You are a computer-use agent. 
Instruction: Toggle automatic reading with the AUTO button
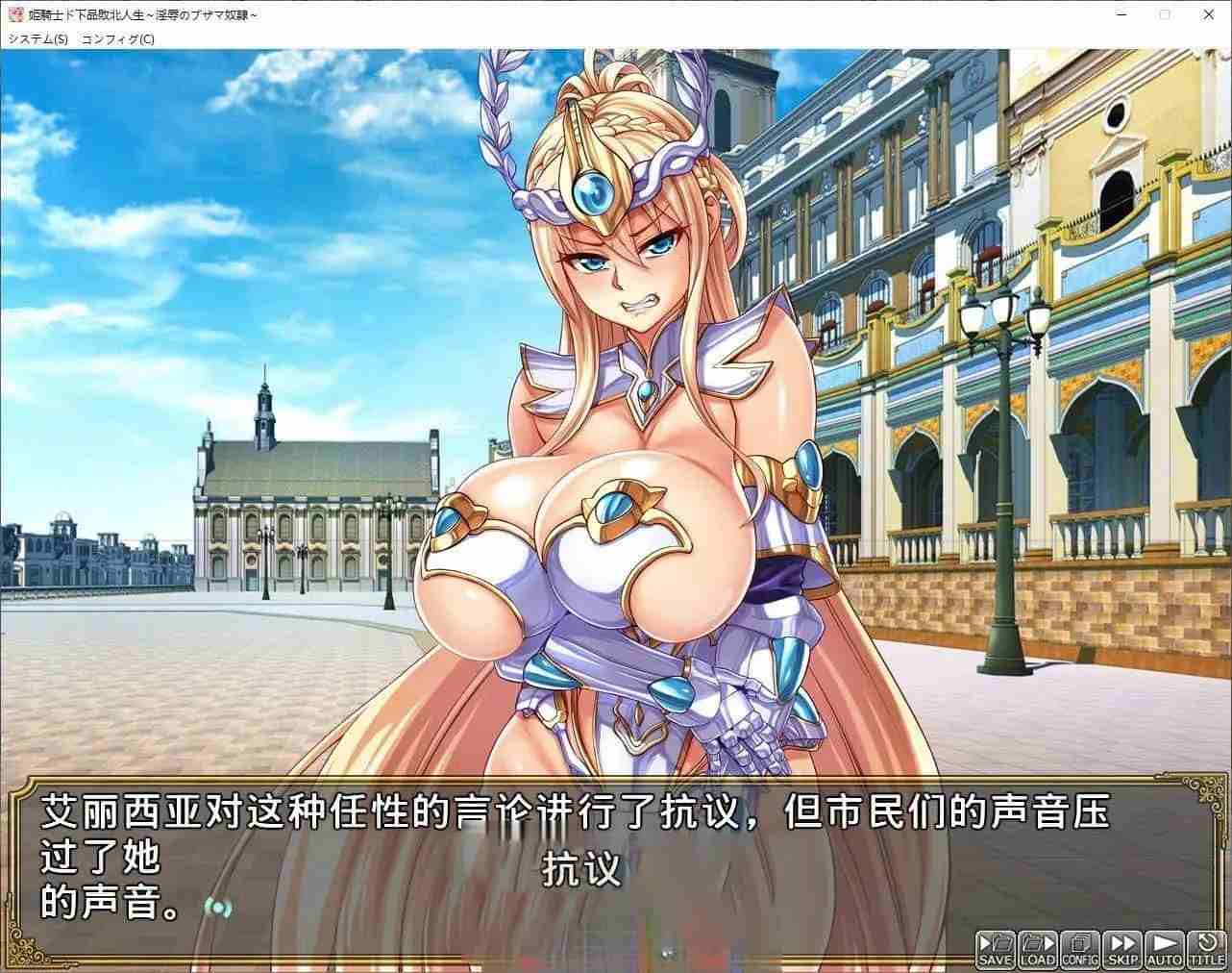pyautogui.click(x=1165, y=950)
